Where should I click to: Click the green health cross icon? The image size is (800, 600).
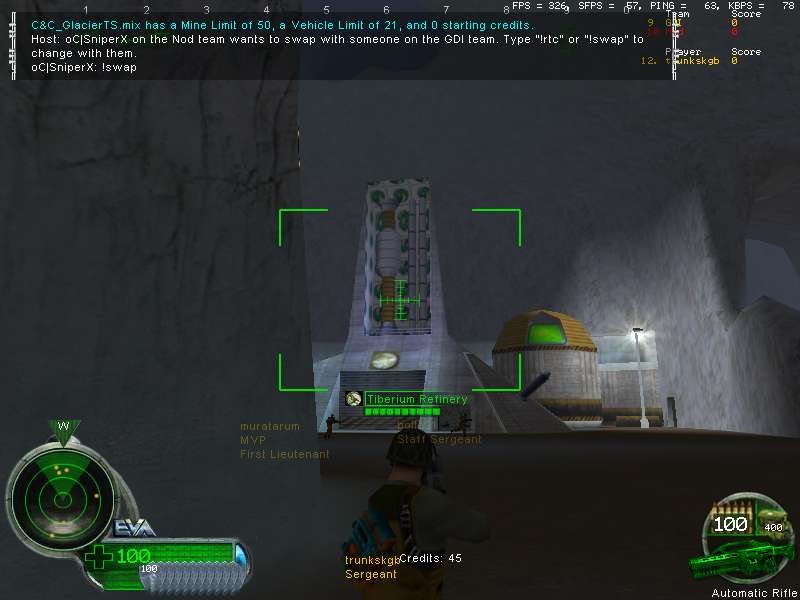(x=99, y=556)
